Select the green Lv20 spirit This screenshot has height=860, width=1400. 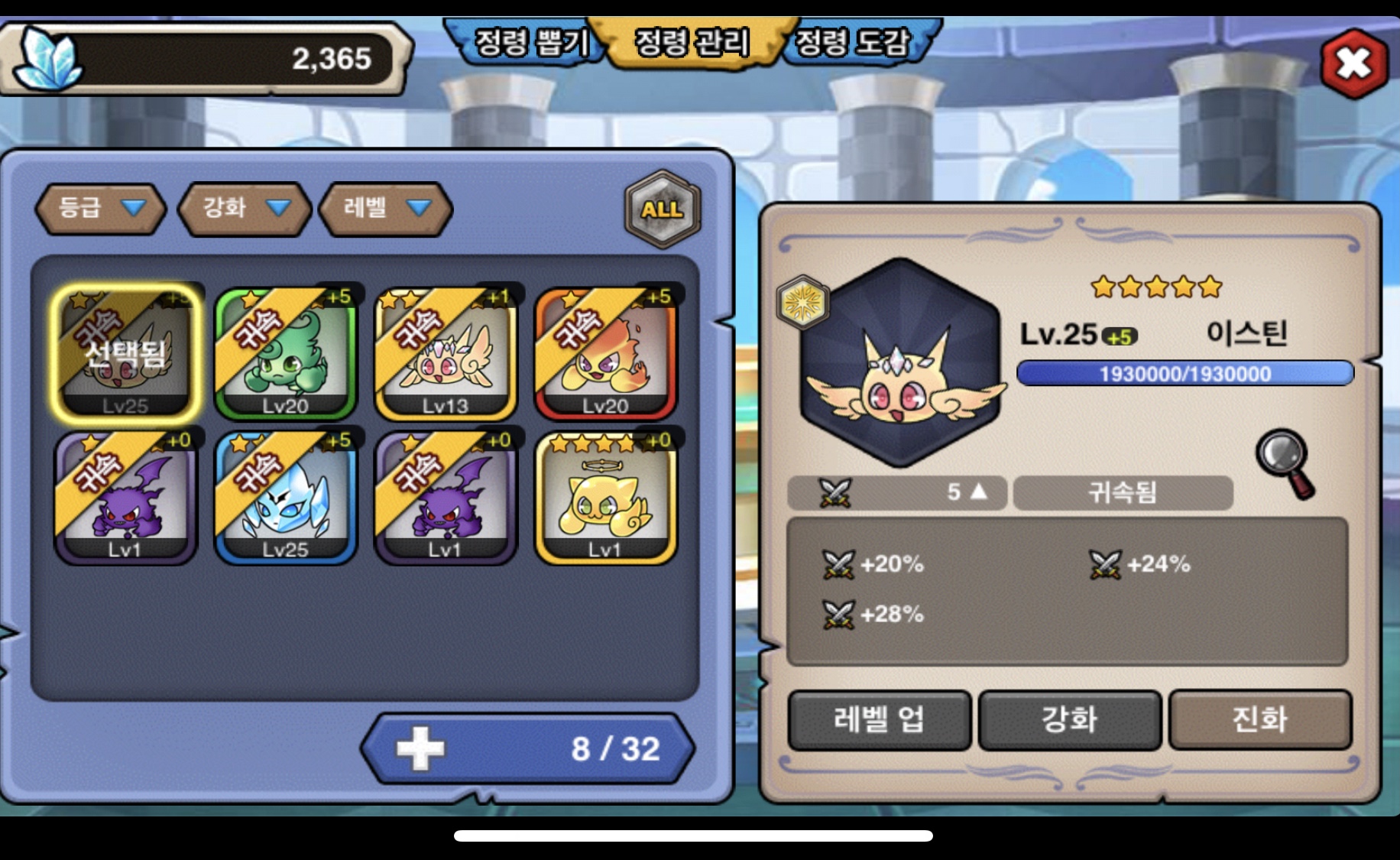pos(286,353)
